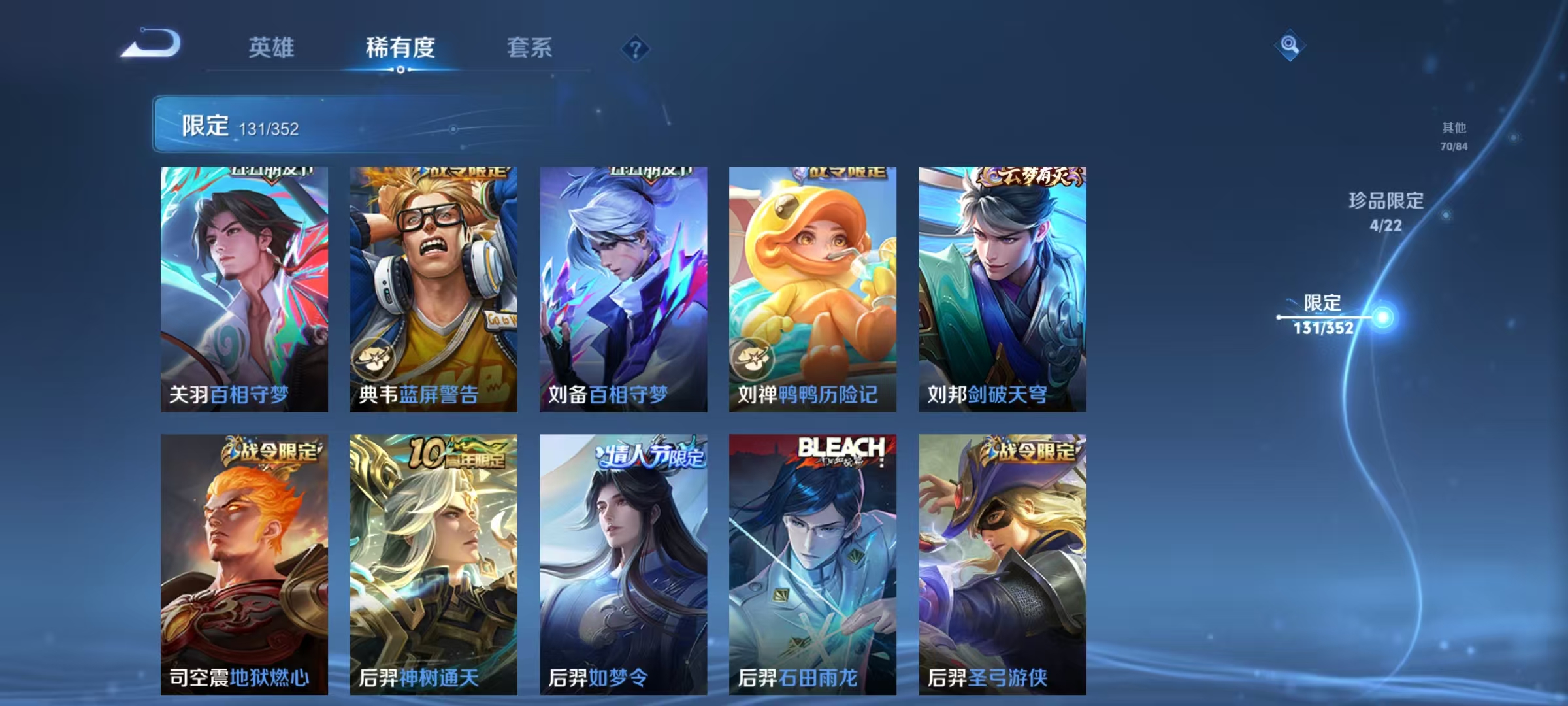Viewport: 1568px width, 706px height.
Task: Open the search magnifier icon at top right
Action: pos(1288,46)
